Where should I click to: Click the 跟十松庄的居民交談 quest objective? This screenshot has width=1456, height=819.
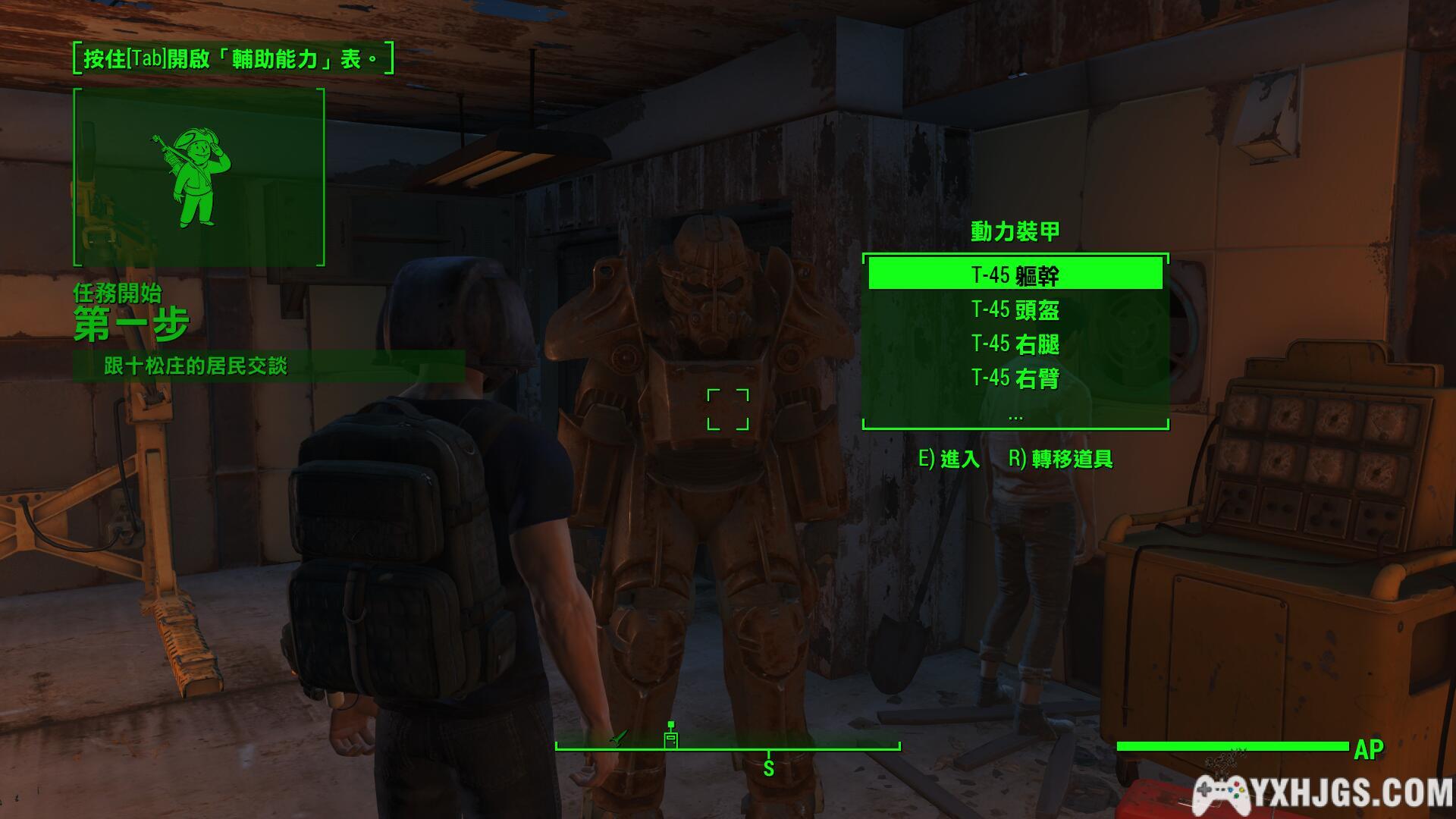click(195, 366)
